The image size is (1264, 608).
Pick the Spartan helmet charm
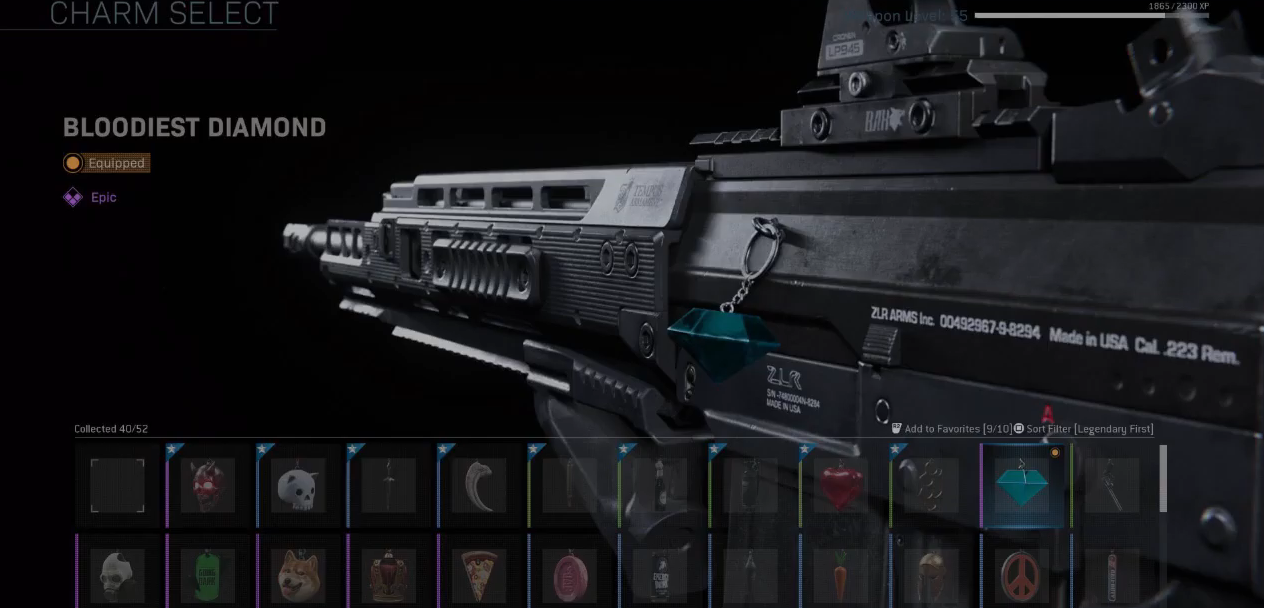[x=931, y=575]
